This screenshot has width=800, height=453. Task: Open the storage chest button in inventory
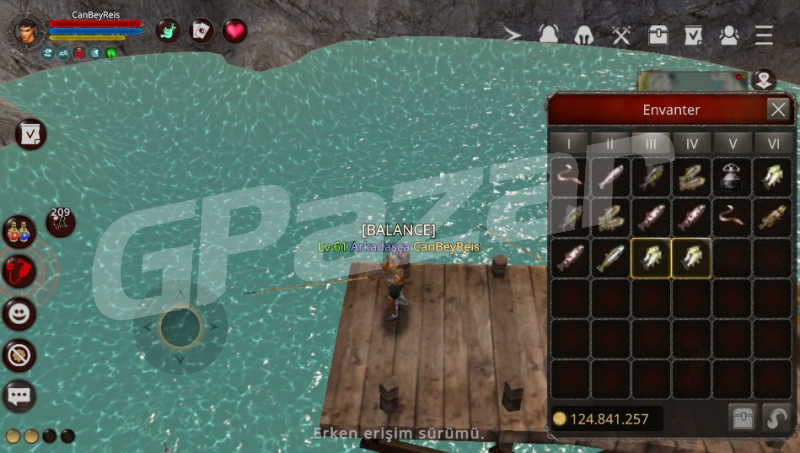coord(740,417)
